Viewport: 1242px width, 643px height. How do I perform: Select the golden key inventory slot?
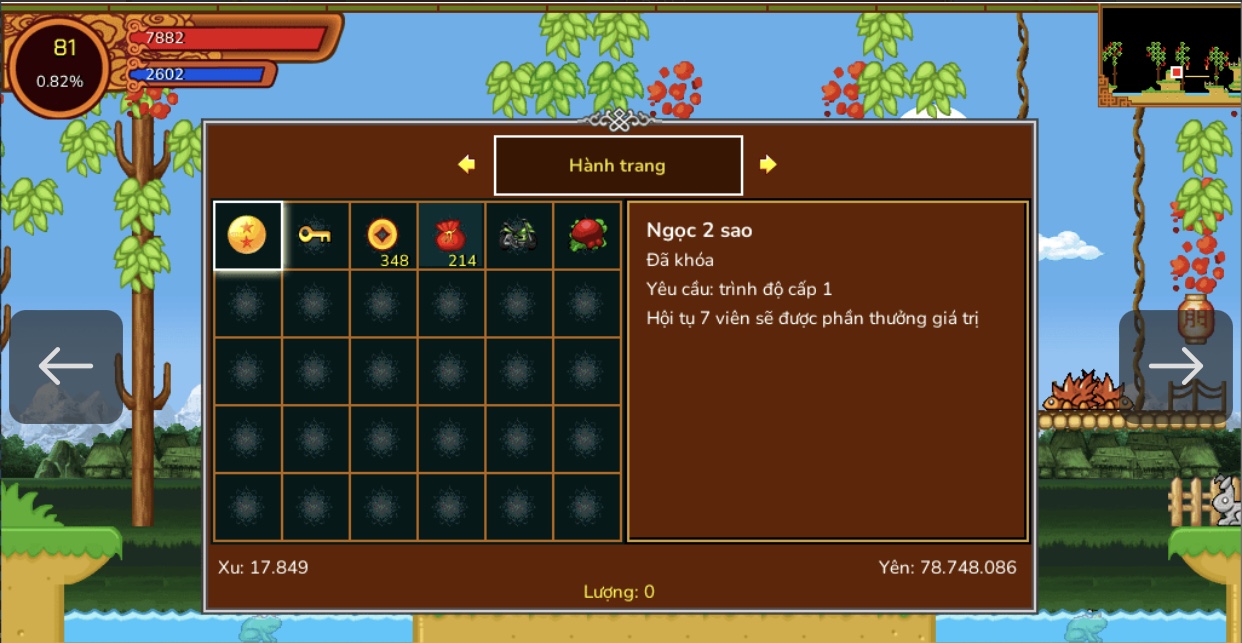315,236
